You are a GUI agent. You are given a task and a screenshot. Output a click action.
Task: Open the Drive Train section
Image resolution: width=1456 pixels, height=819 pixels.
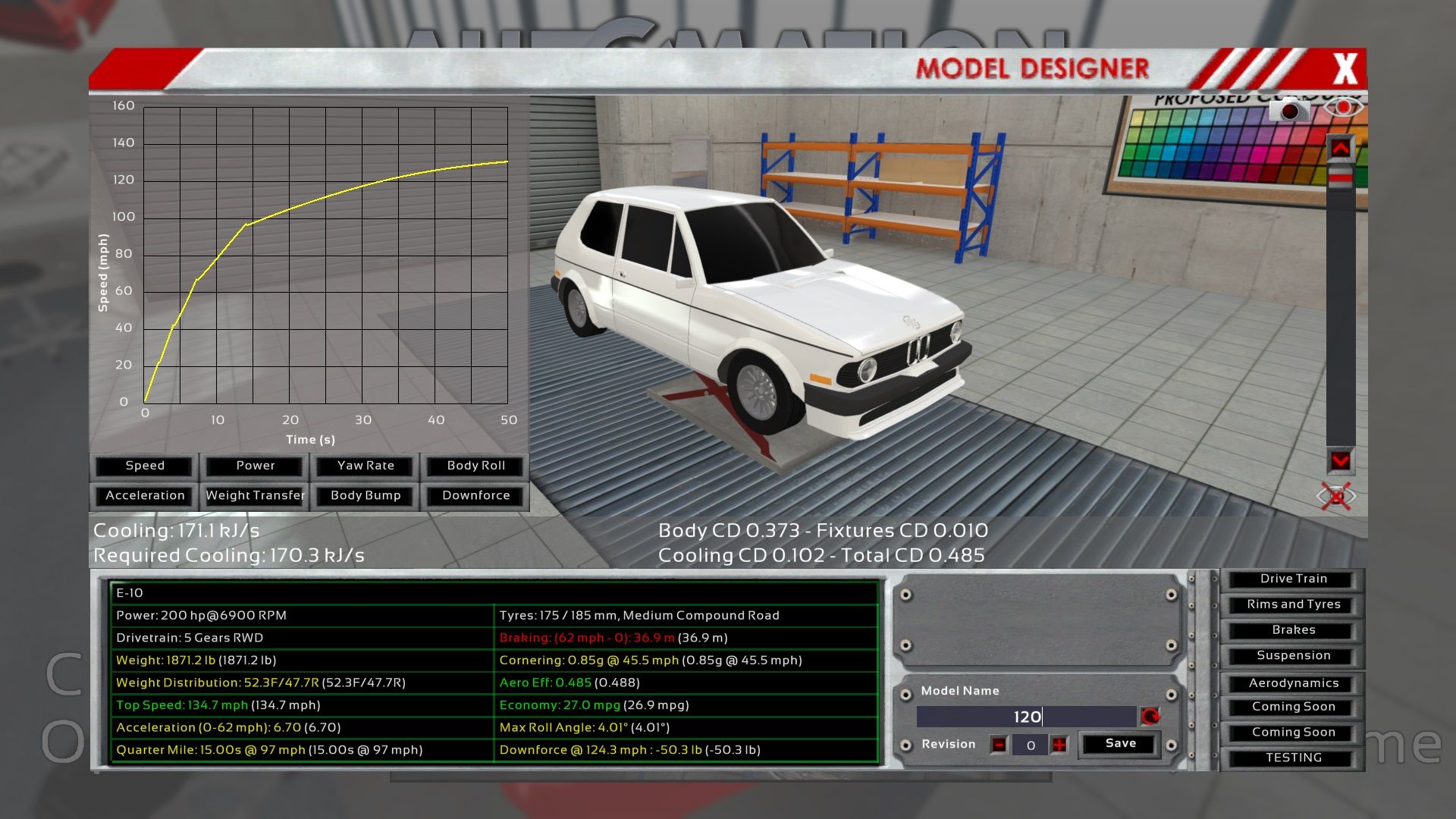(x=1293, y=579)
